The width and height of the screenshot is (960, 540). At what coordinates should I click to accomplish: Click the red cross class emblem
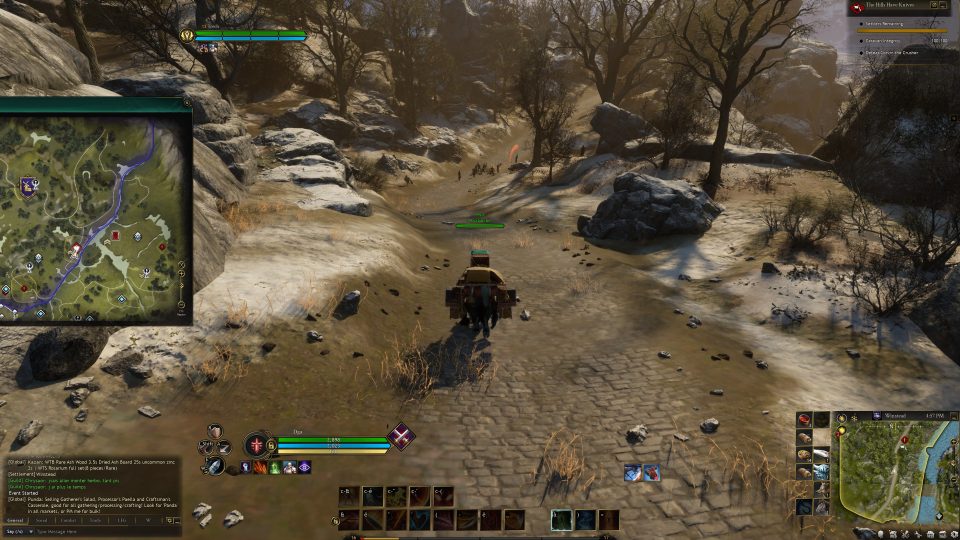click(259, 446)
